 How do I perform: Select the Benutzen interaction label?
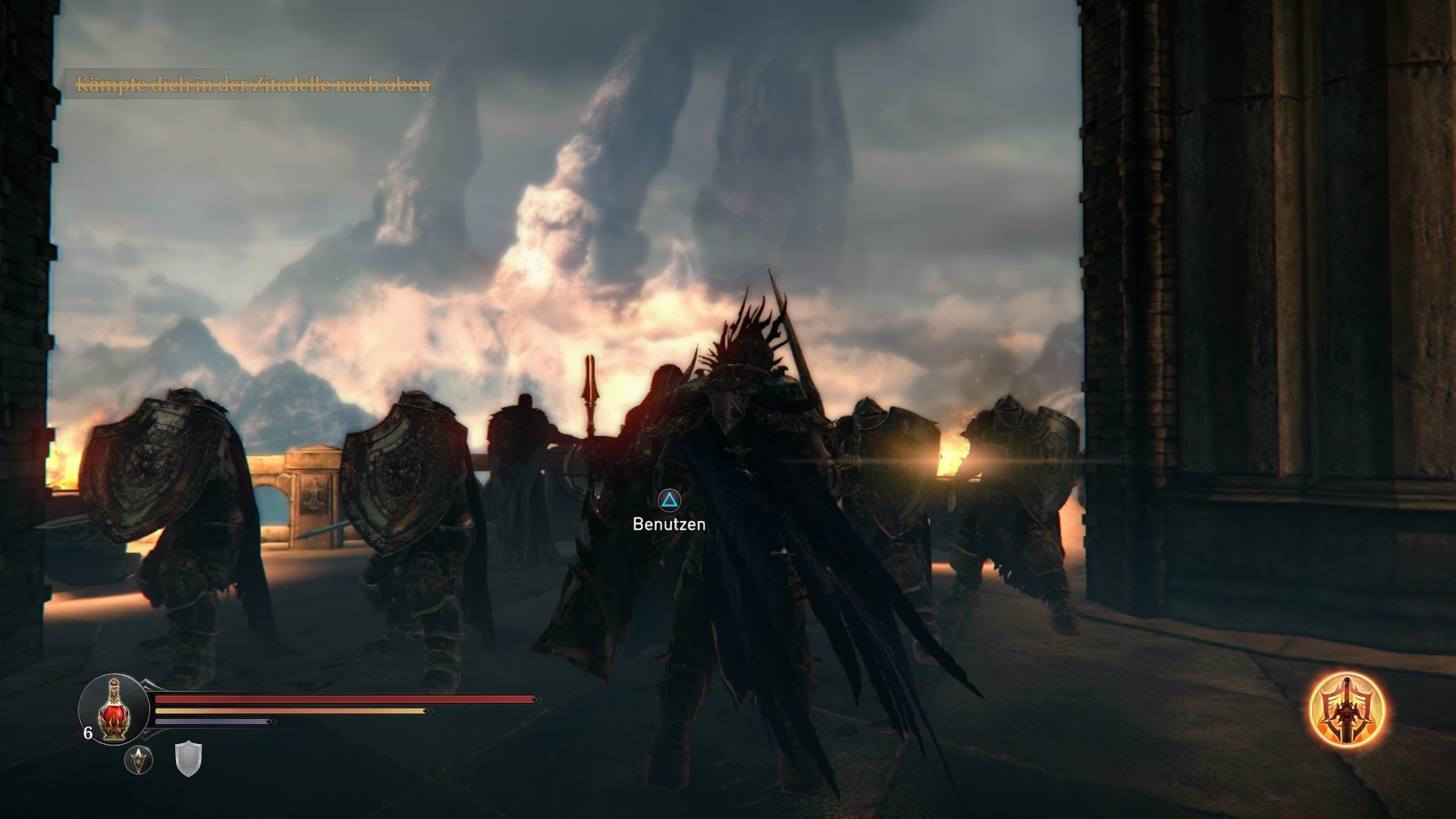coord(668,522)
